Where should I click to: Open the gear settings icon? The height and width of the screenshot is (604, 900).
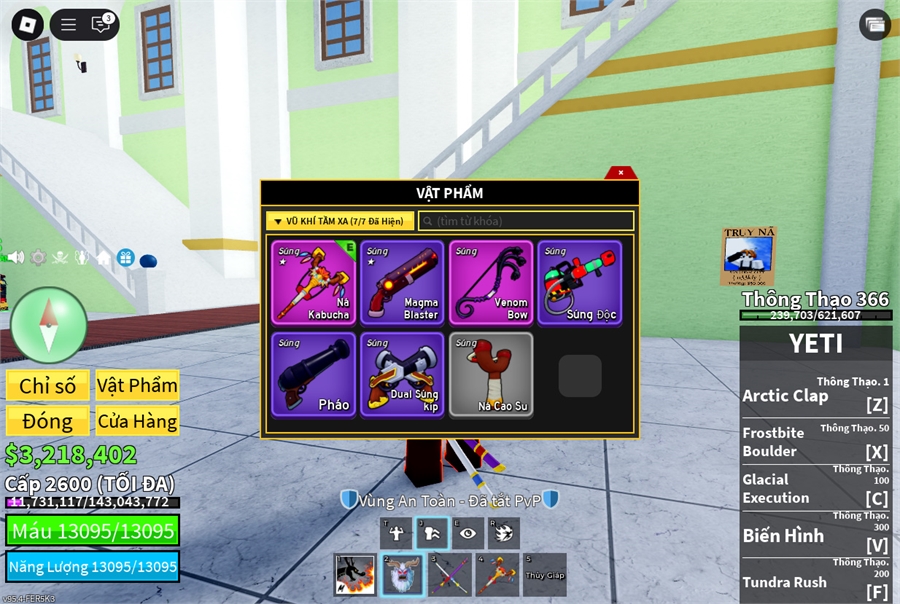(38, 257)
